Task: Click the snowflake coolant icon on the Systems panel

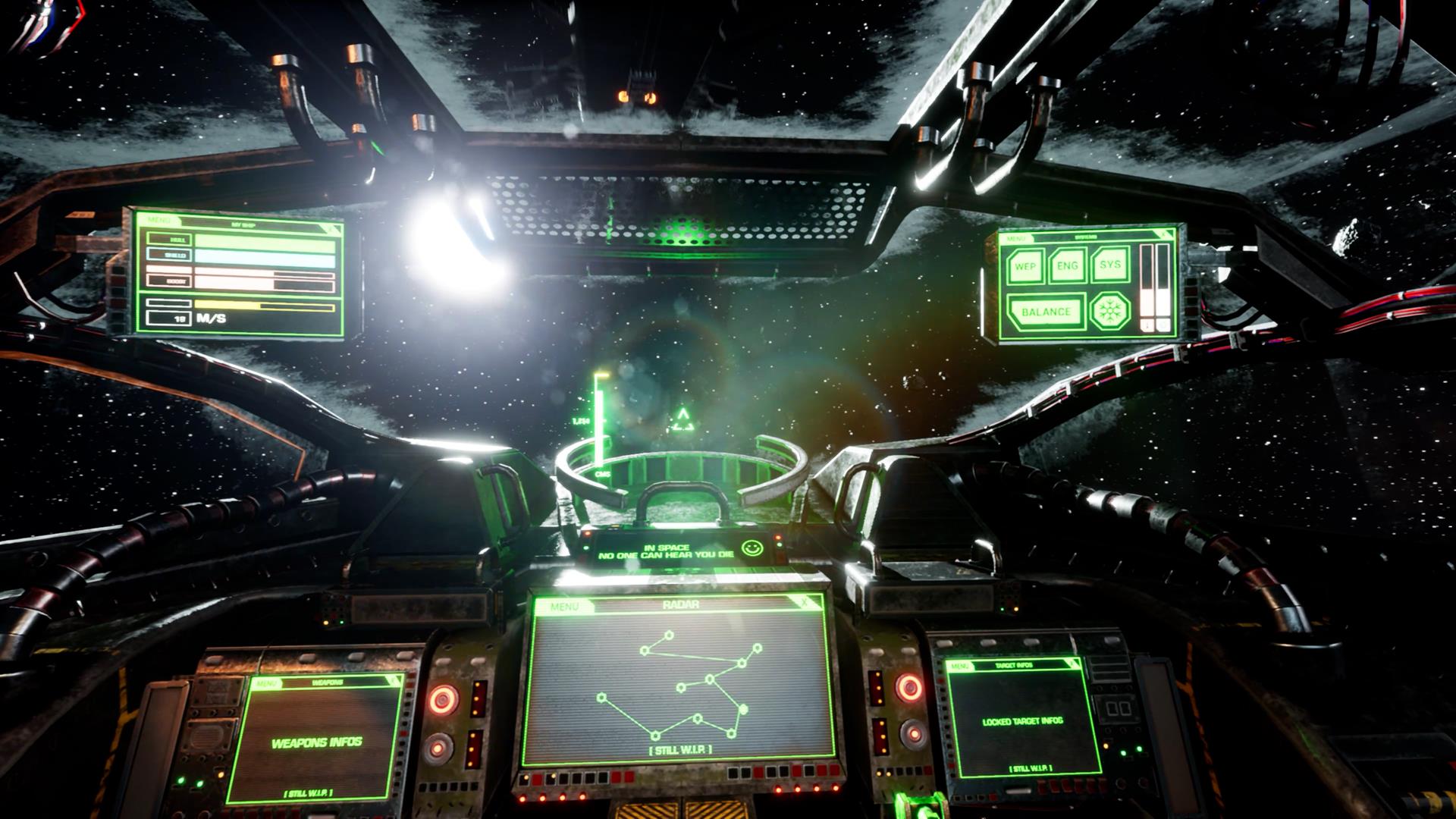Action: click(x=1109, y=311)
